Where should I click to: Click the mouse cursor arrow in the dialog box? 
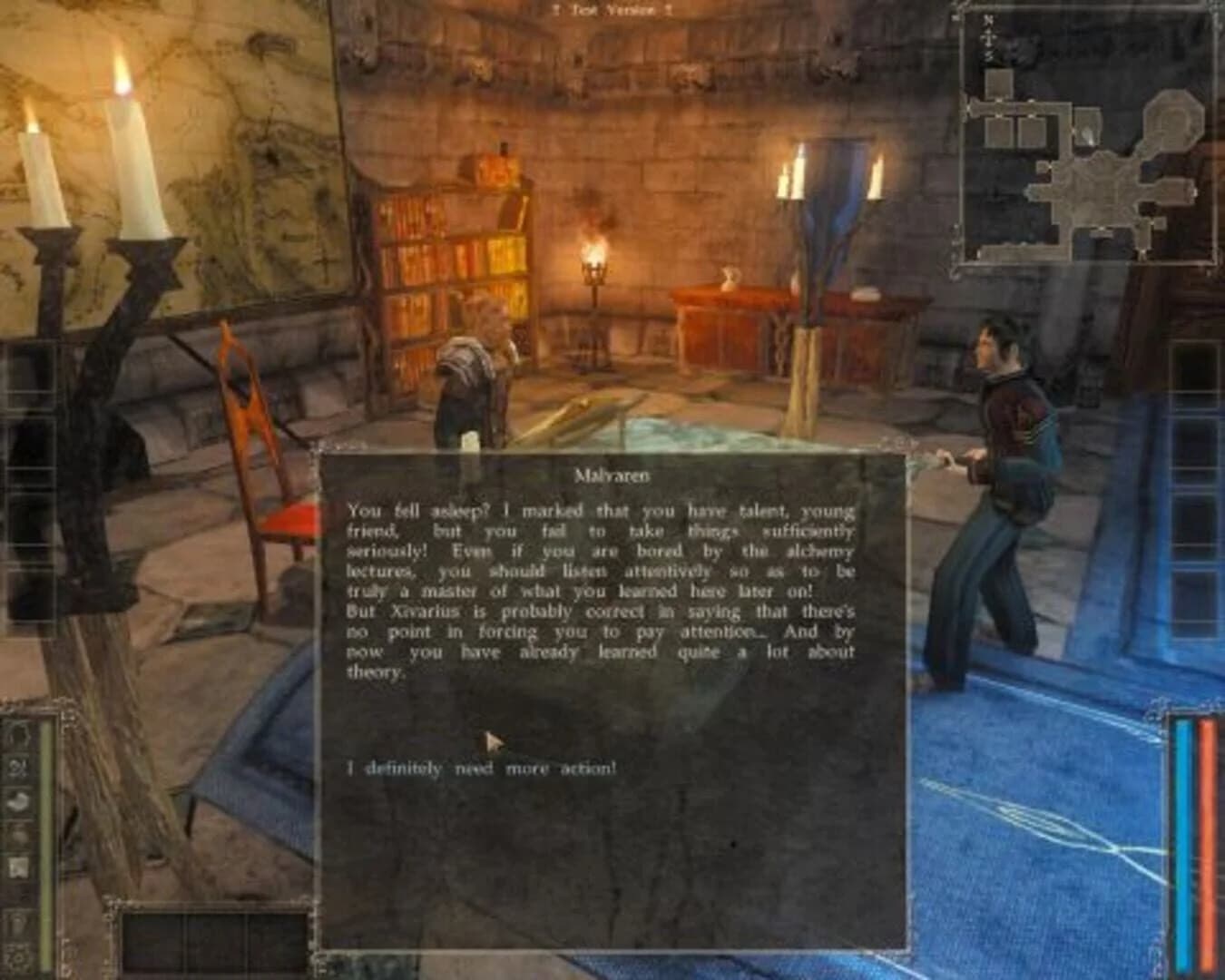pyautogui.click(x=491, y=742)
